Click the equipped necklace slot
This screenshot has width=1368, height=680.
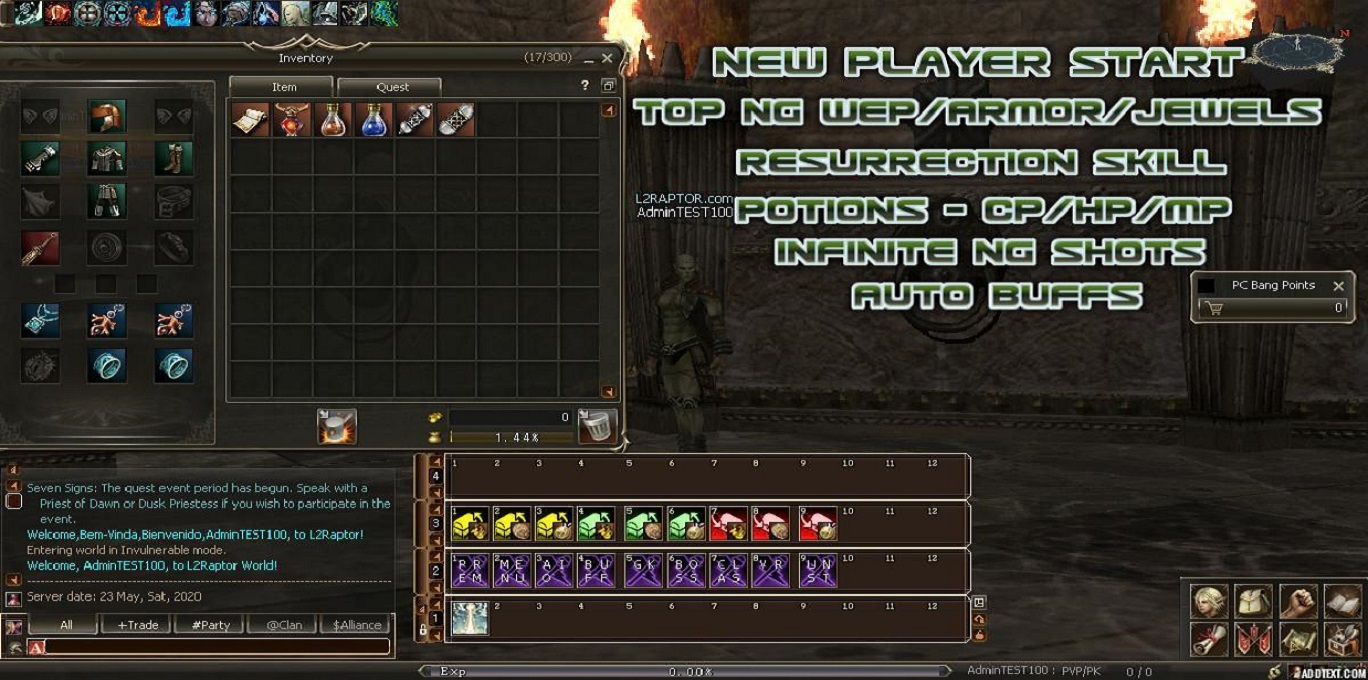coord(41,321)
